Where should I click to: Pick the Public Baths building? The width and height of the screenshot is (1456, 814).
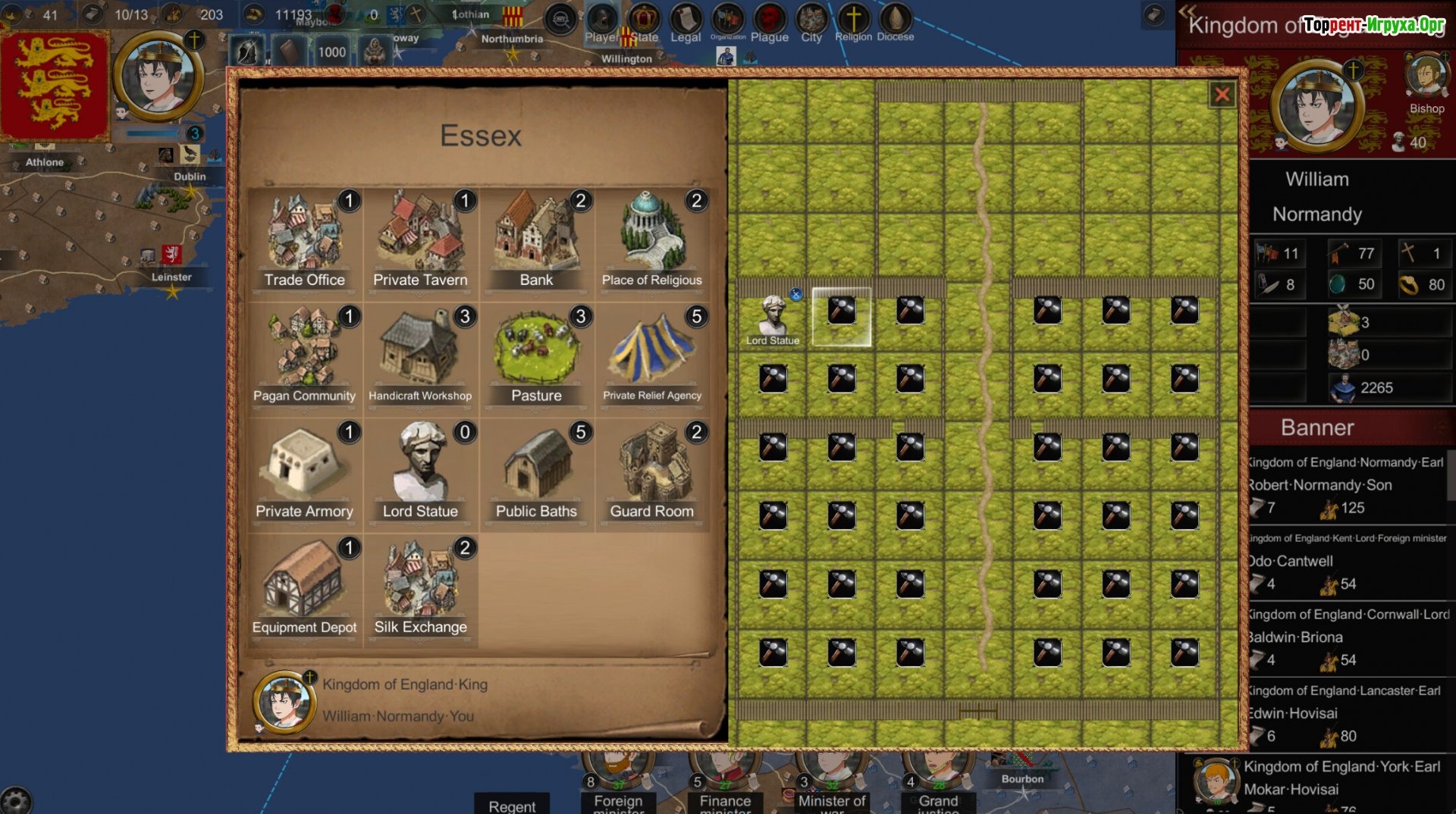click(x=536, y=471)
